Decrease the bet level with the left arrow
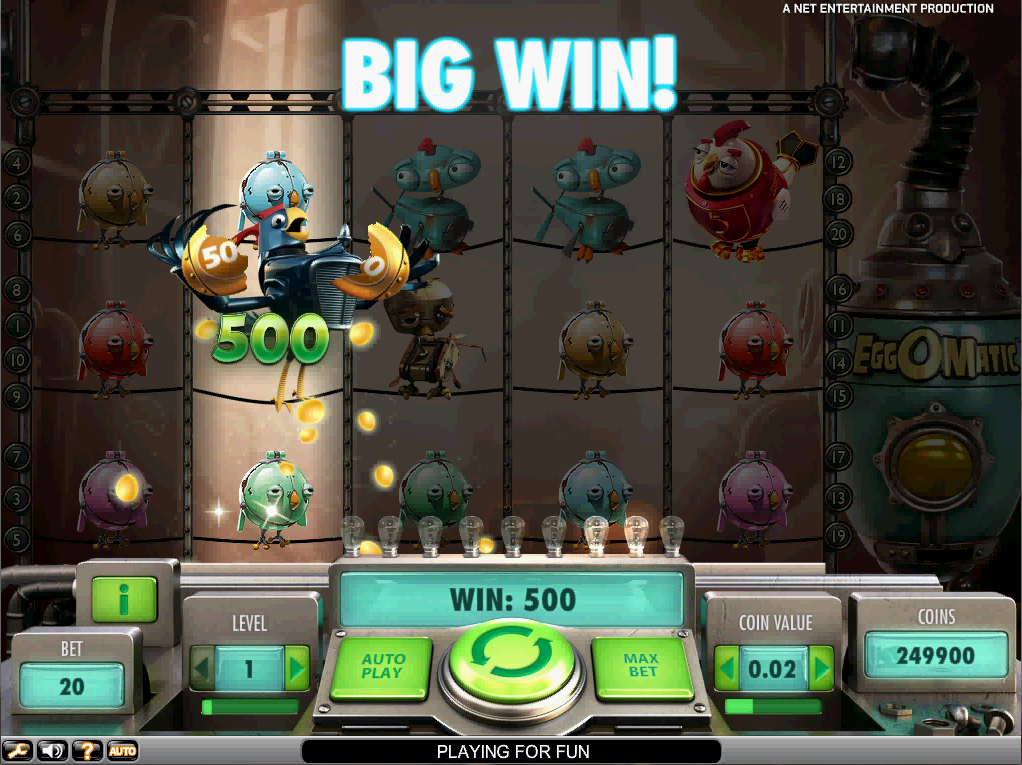Image resolution: width=1022 pixels, height=765 pixels. click(203, 668)
